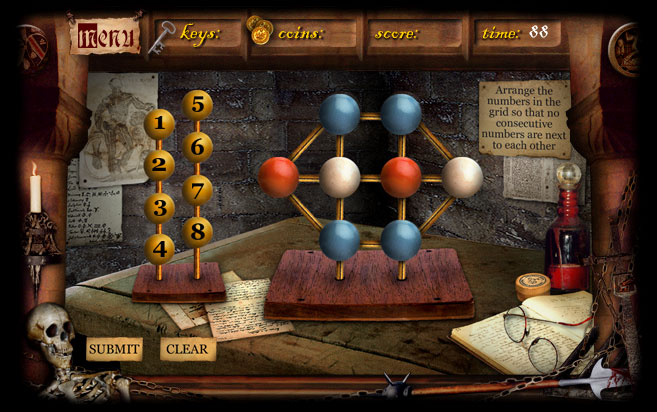This screenshot has height=412, width=657.
Task: Pick the gold ball numbered 2
Action: (x=159, y=166)
